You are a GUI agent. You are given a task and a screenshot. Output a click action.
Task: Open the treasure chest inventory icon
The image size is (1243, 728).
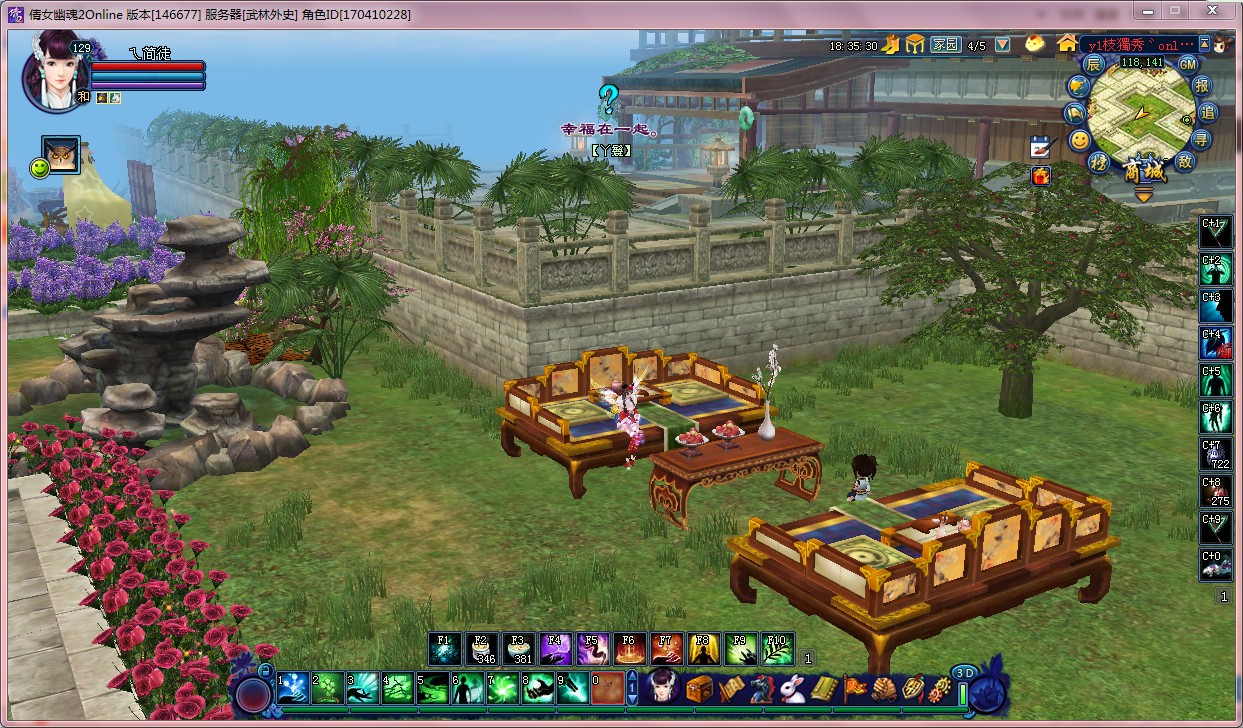(x=698, y=688)
